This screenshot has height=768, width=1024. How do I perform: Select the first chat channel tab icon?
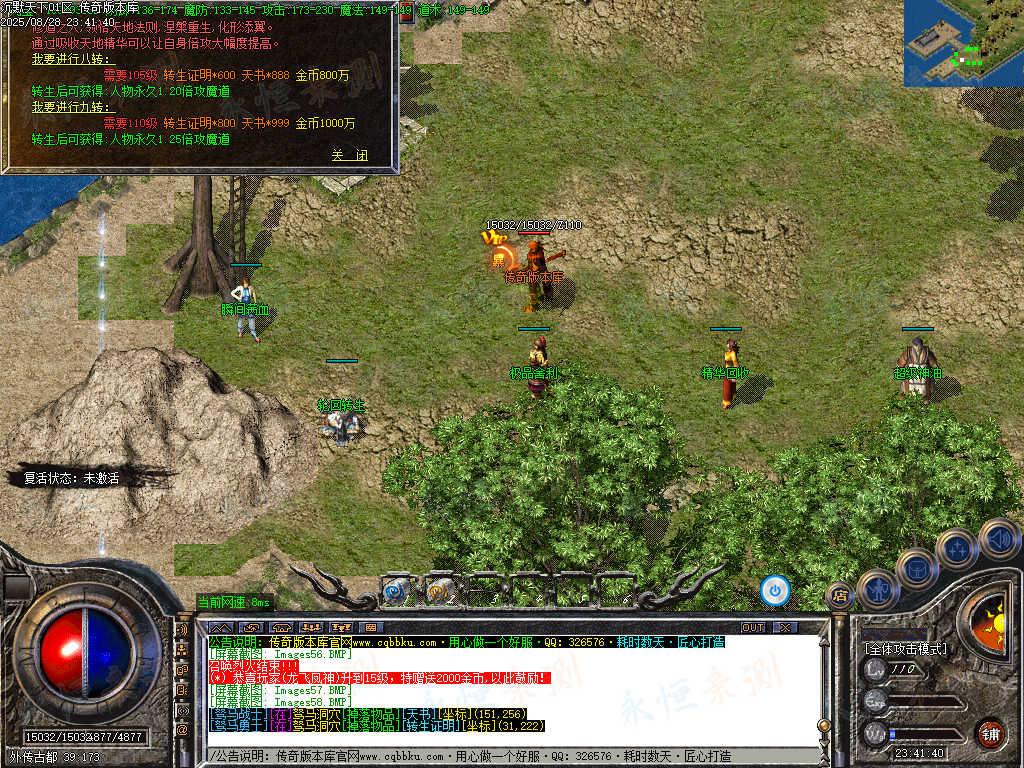point(220,628)
